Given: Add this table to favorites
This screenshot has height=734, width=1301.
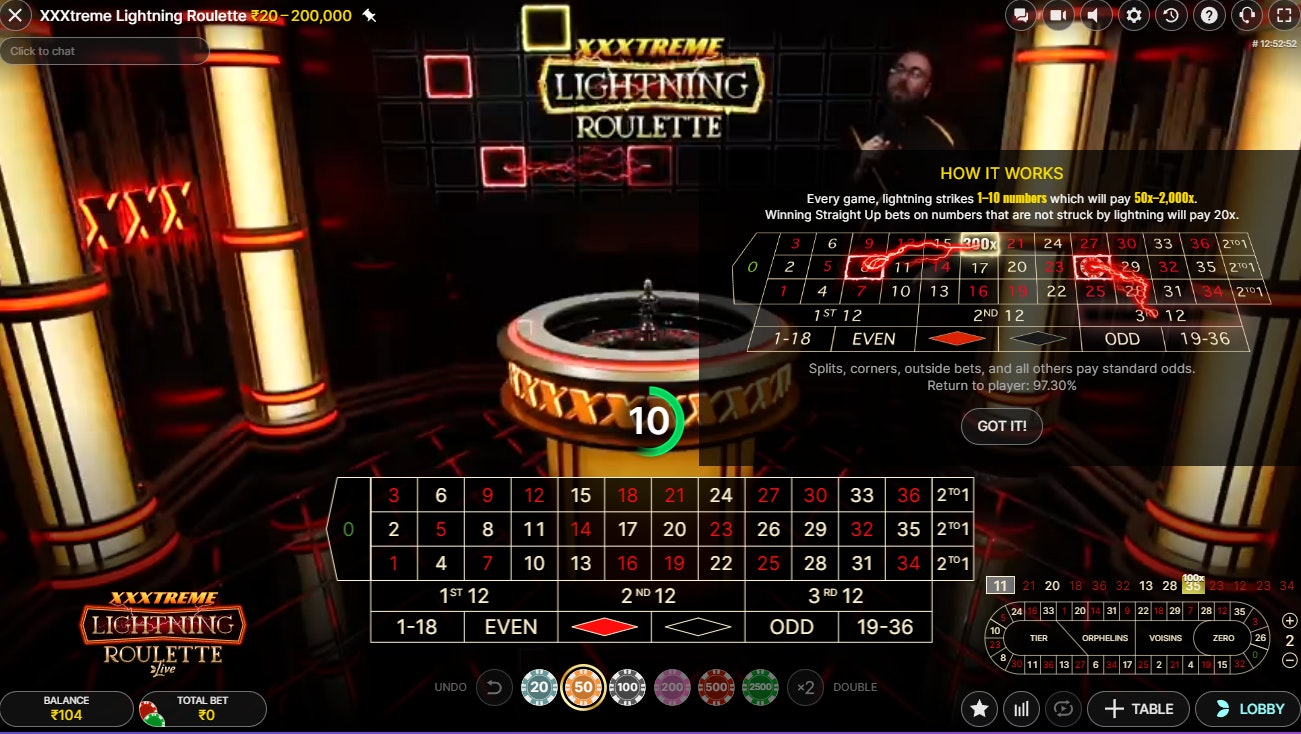Looking at the screenshot, I should (979, 708).
